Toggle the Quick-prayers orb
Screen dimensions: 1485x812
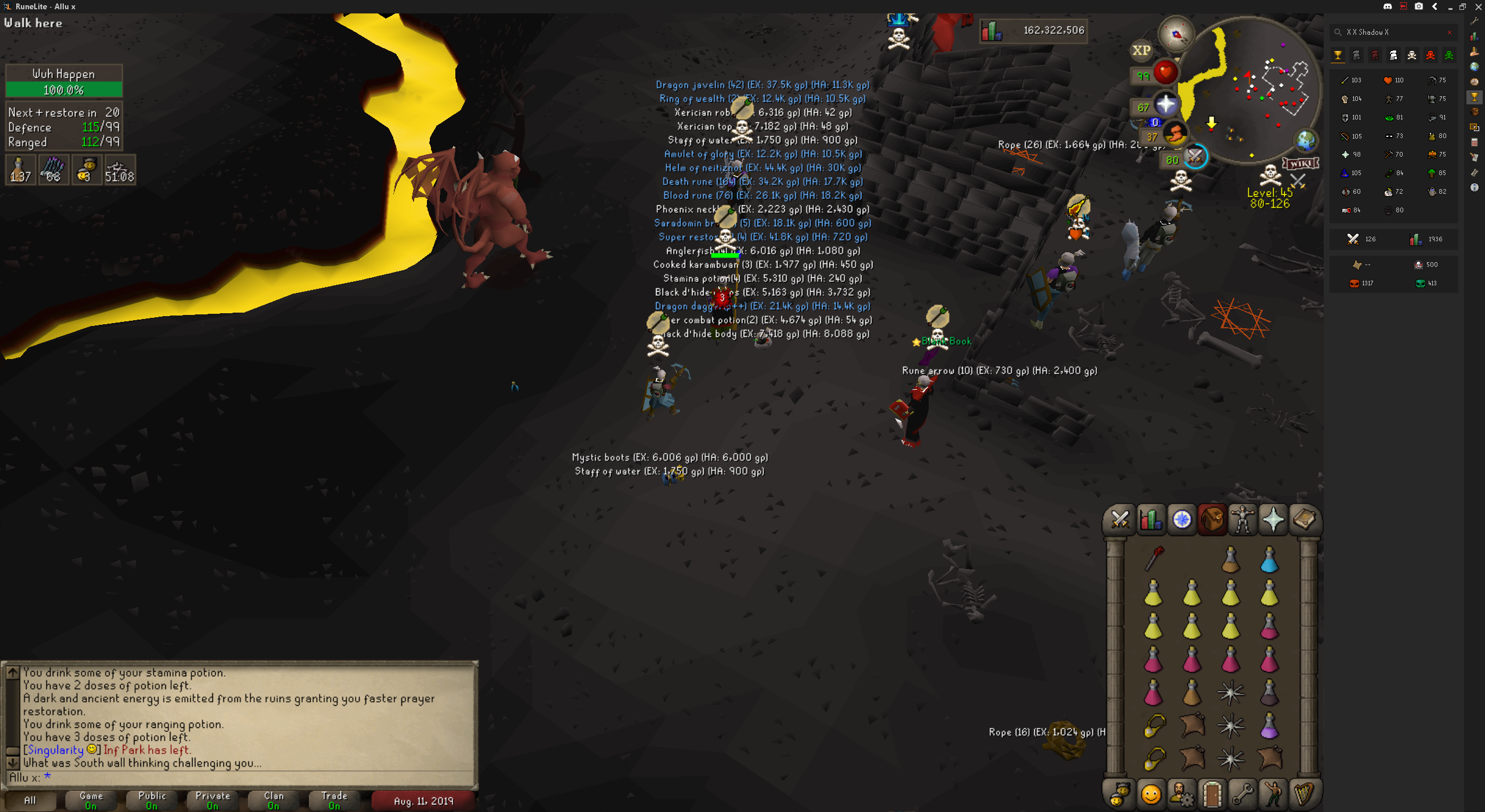tap(1165, 106)
